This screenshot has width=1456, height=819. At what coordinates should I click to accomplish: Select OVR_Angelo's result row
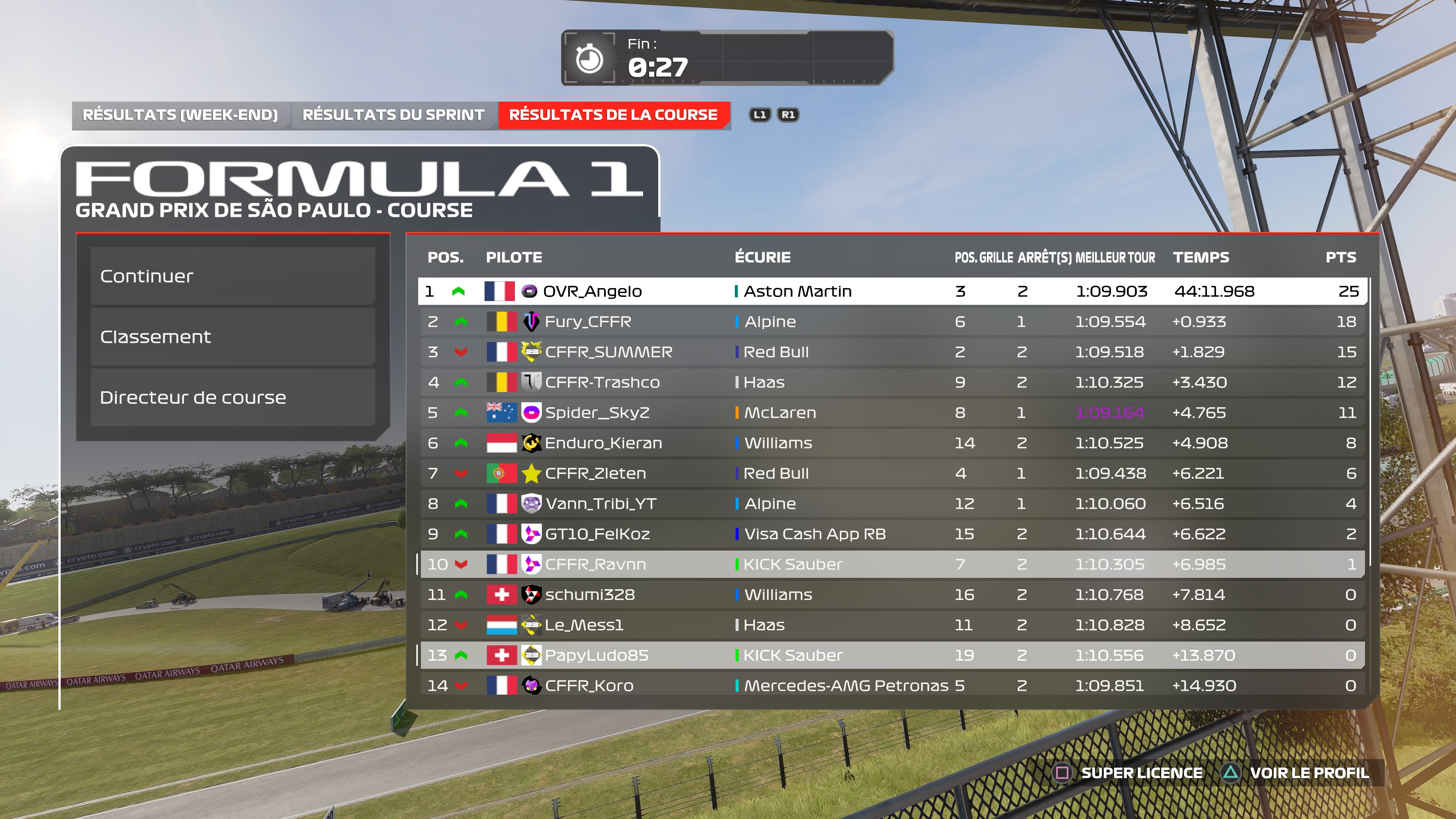tap(891, 292)
